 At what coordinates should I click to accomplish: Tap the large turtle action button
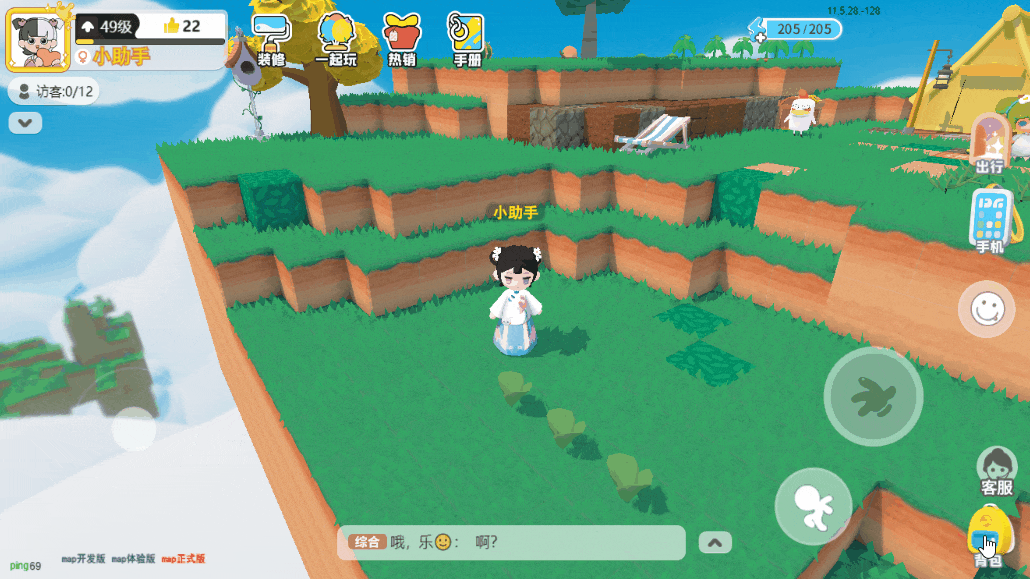[x=873, y=397]
